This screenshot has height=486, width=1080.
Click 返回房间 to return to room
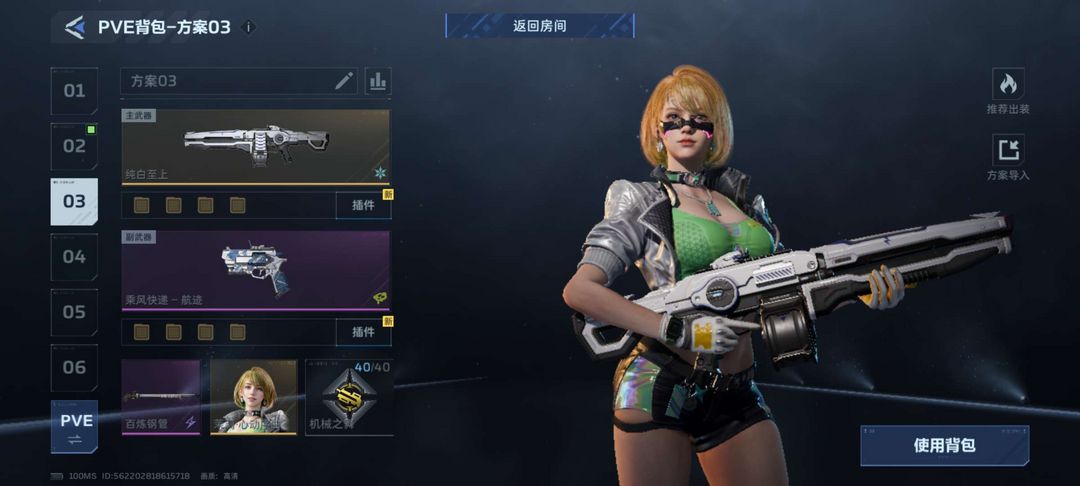point(539,26)
